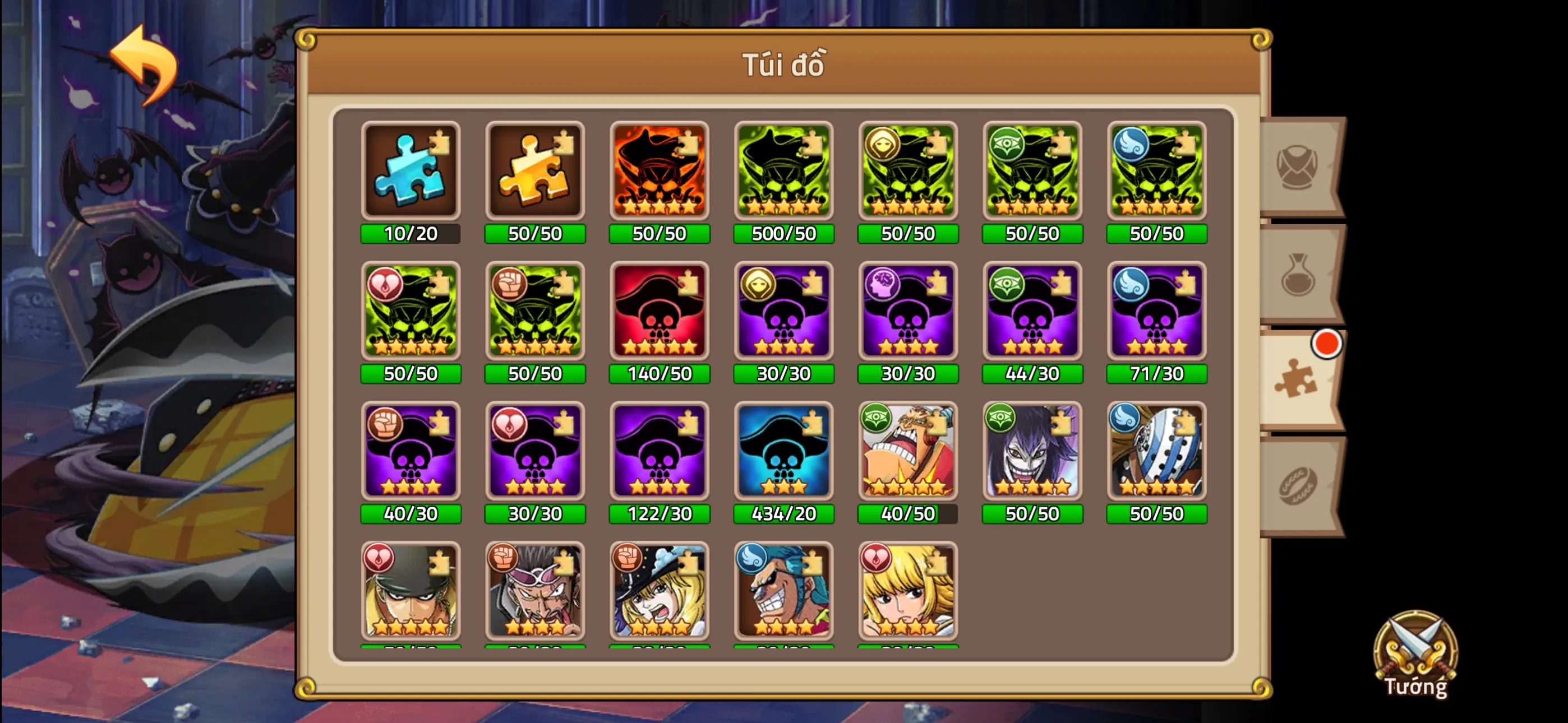
Task: Select the red five-star captain skull fragment
Action: 659,312
